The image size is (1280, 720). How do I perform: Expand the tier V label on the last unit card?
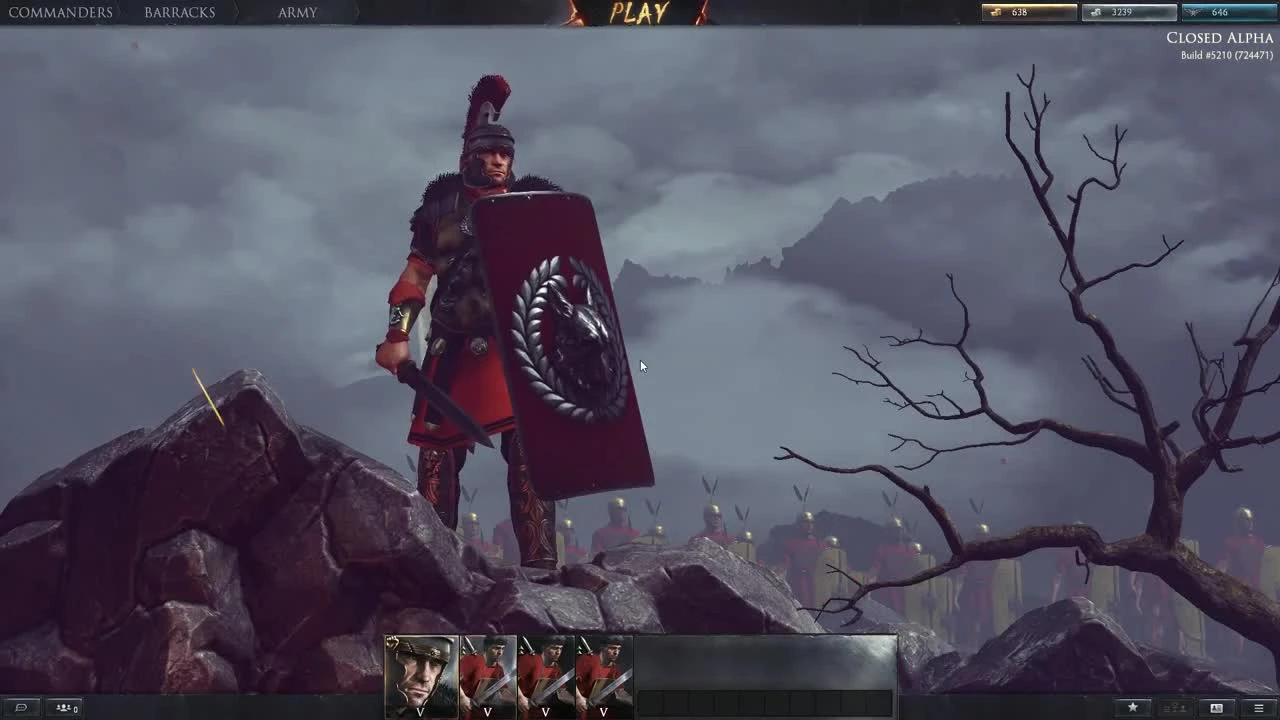point(601,713)
